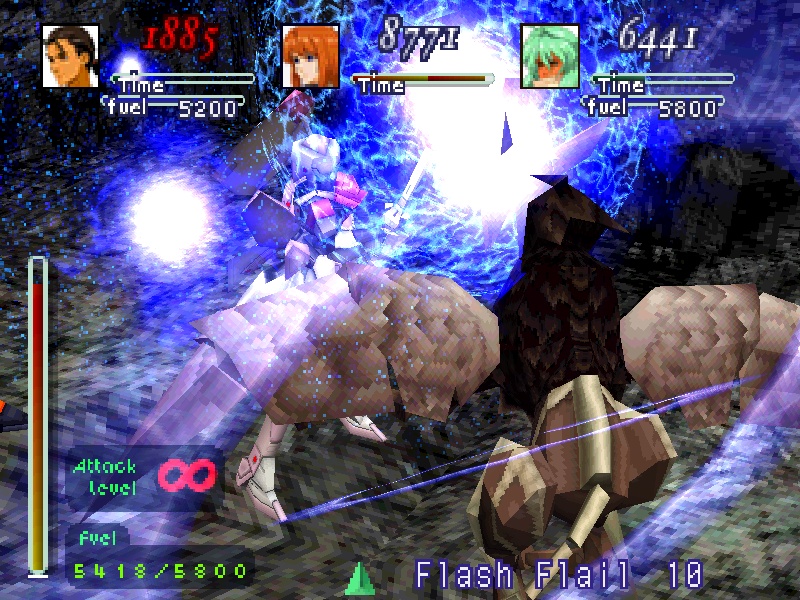800x600 pixels.
Task: Select the orange-haired character portrait
Action: [310, 56]
